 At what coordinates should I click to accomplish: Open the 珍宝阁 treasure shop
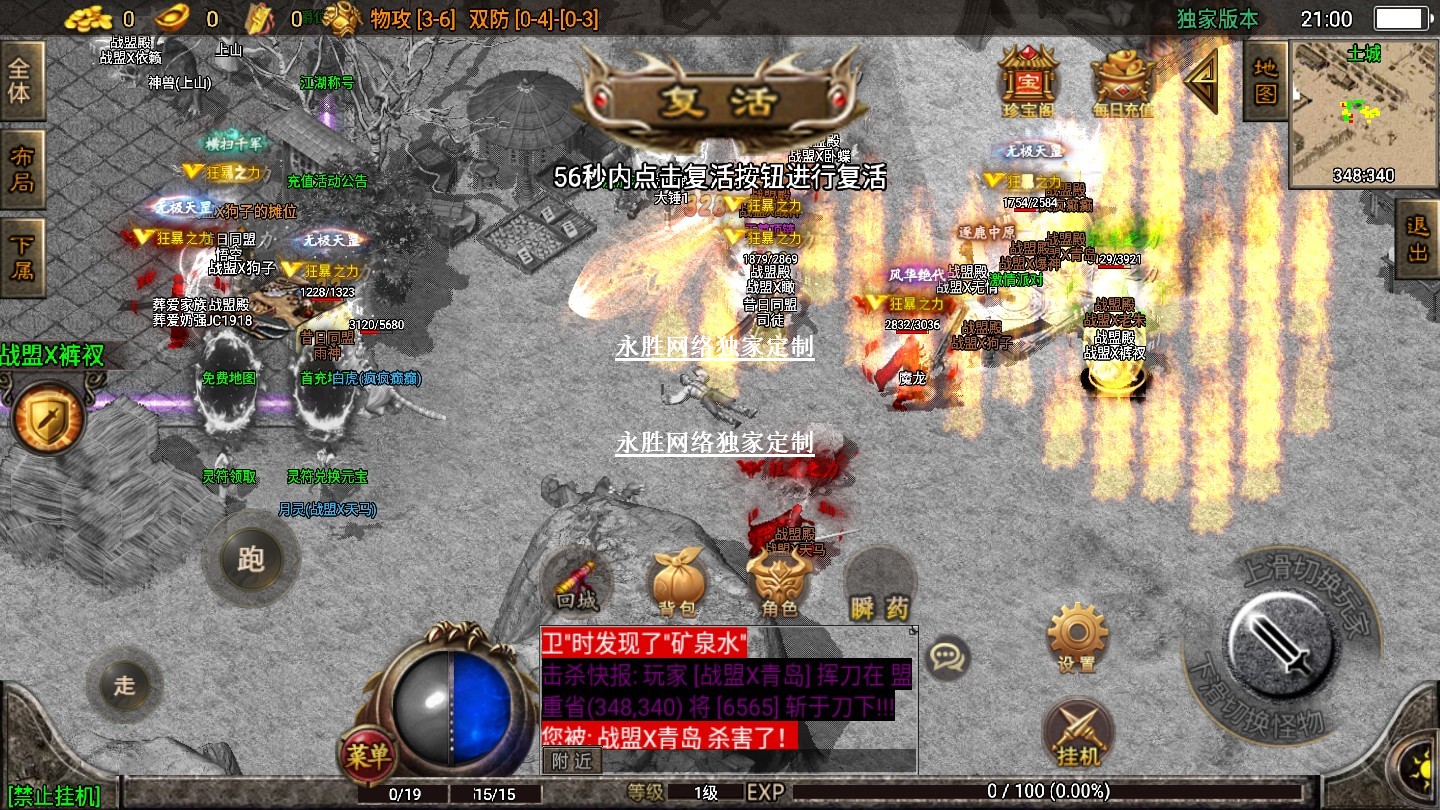[x=1029, y=78]
